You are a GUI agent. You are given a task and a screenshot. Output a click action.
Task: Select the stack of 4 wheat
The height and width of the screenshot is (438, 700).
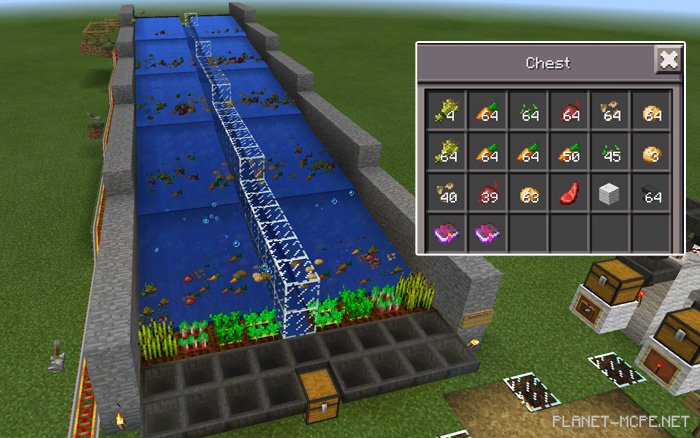coord(445,112)
